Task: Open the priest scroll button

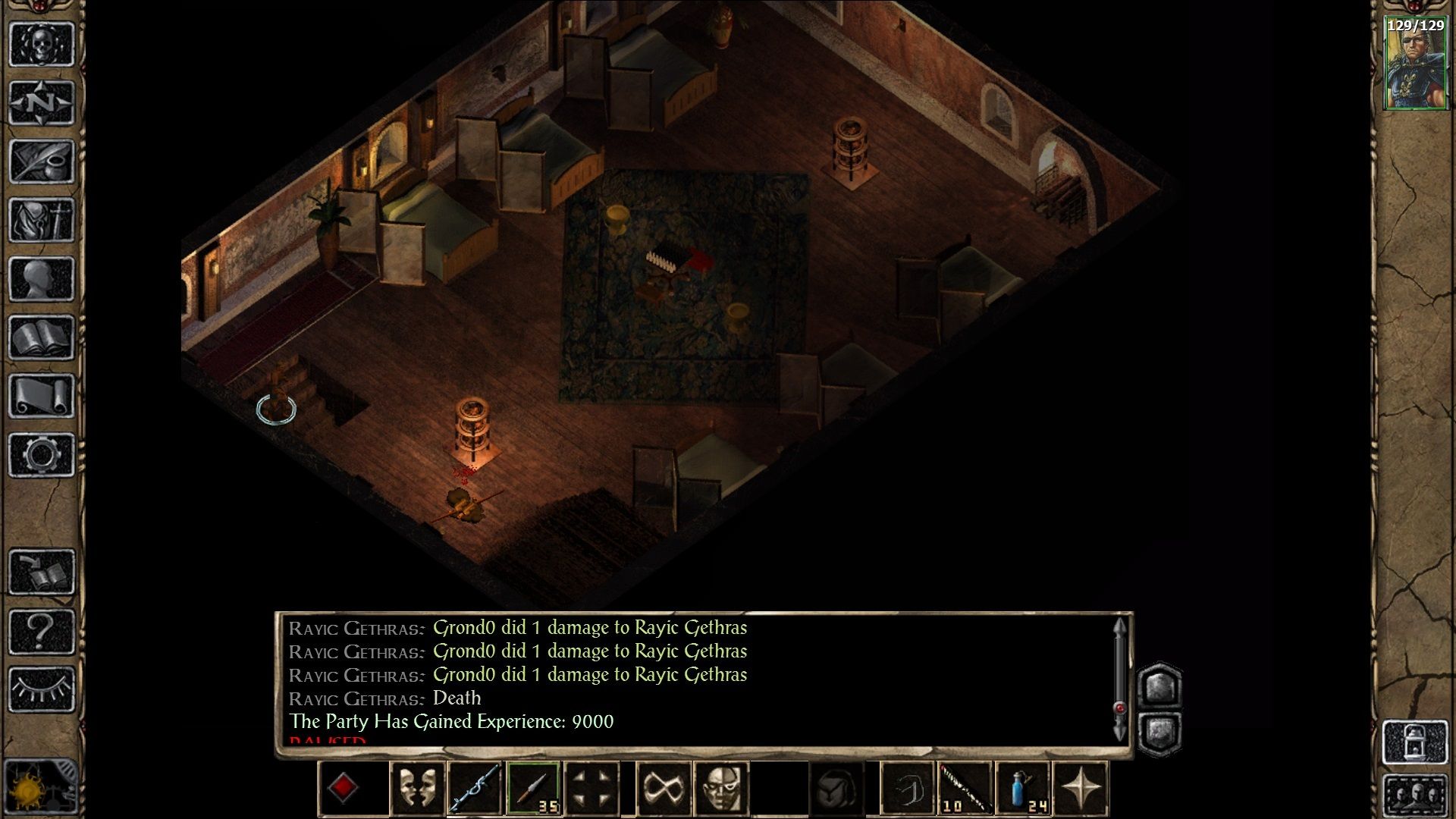Action: tap(42, 396)
